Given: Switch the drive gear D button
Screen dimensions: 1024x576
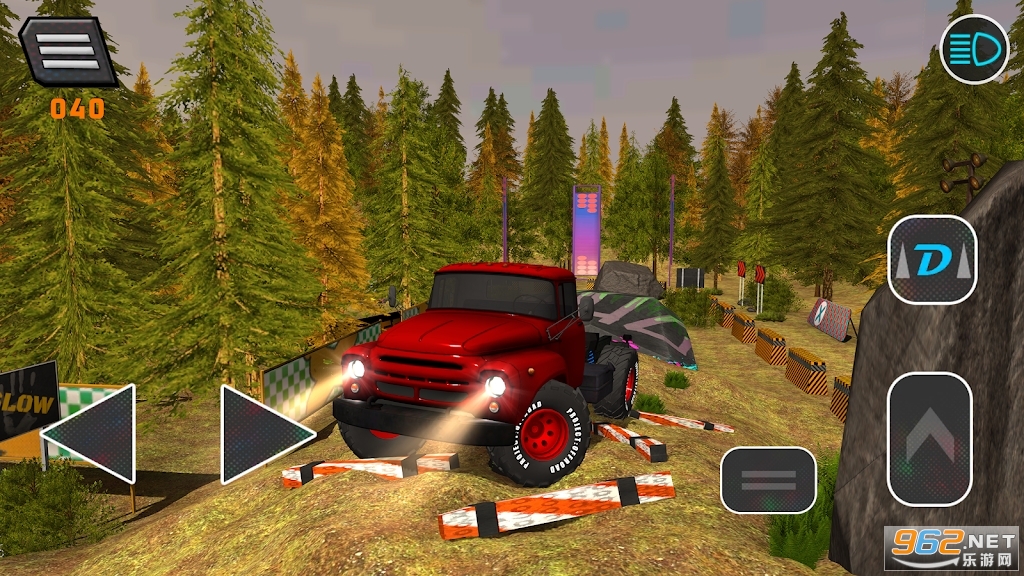Looking at the screenshot, I should pyautogui.click(x=932, y=260).
